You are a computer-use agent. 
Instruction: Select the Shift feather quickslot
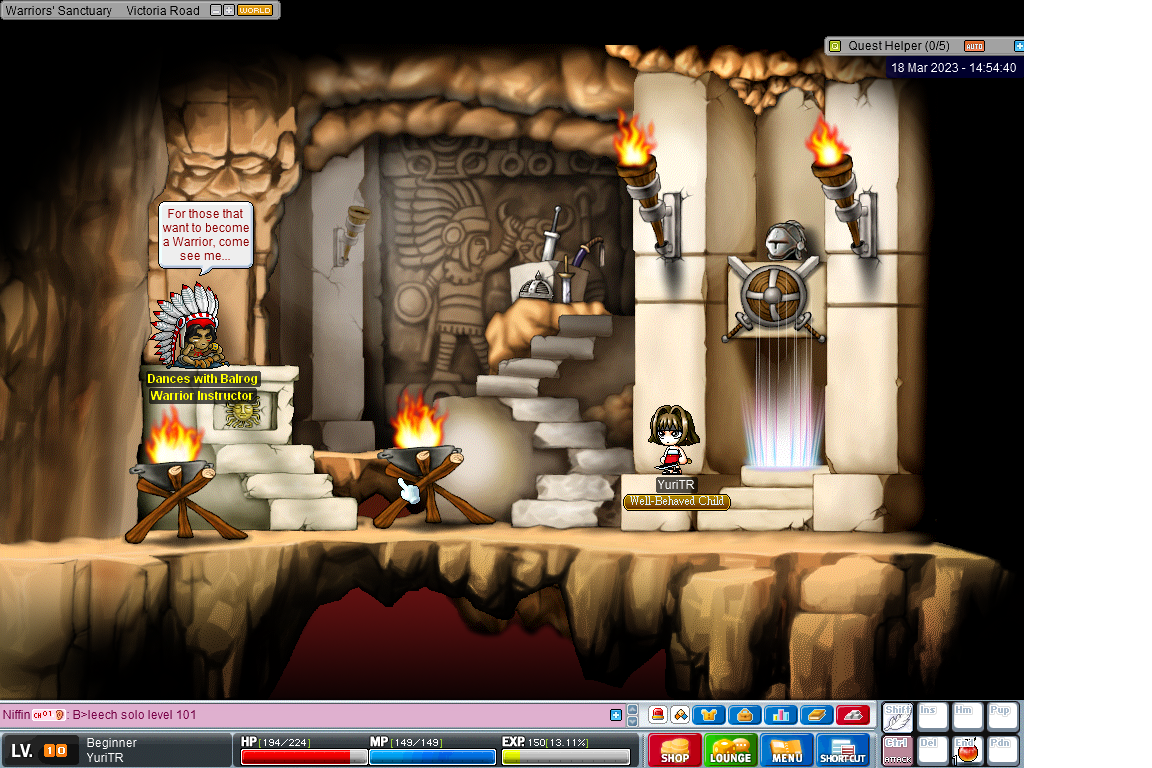[898, 716]
